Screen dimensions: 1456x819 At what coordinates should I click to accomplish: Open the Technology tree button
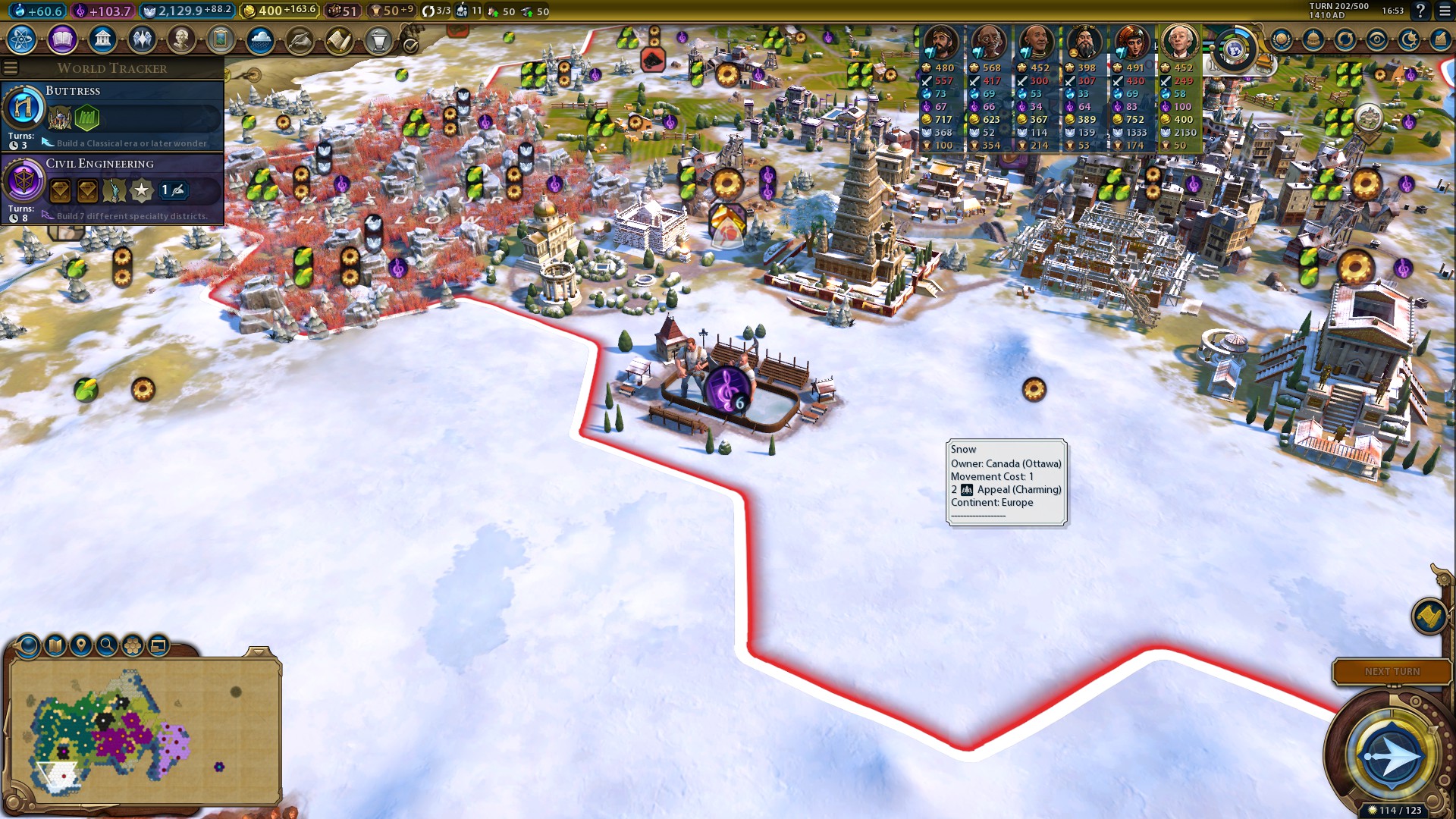click(x=22, y=39)
